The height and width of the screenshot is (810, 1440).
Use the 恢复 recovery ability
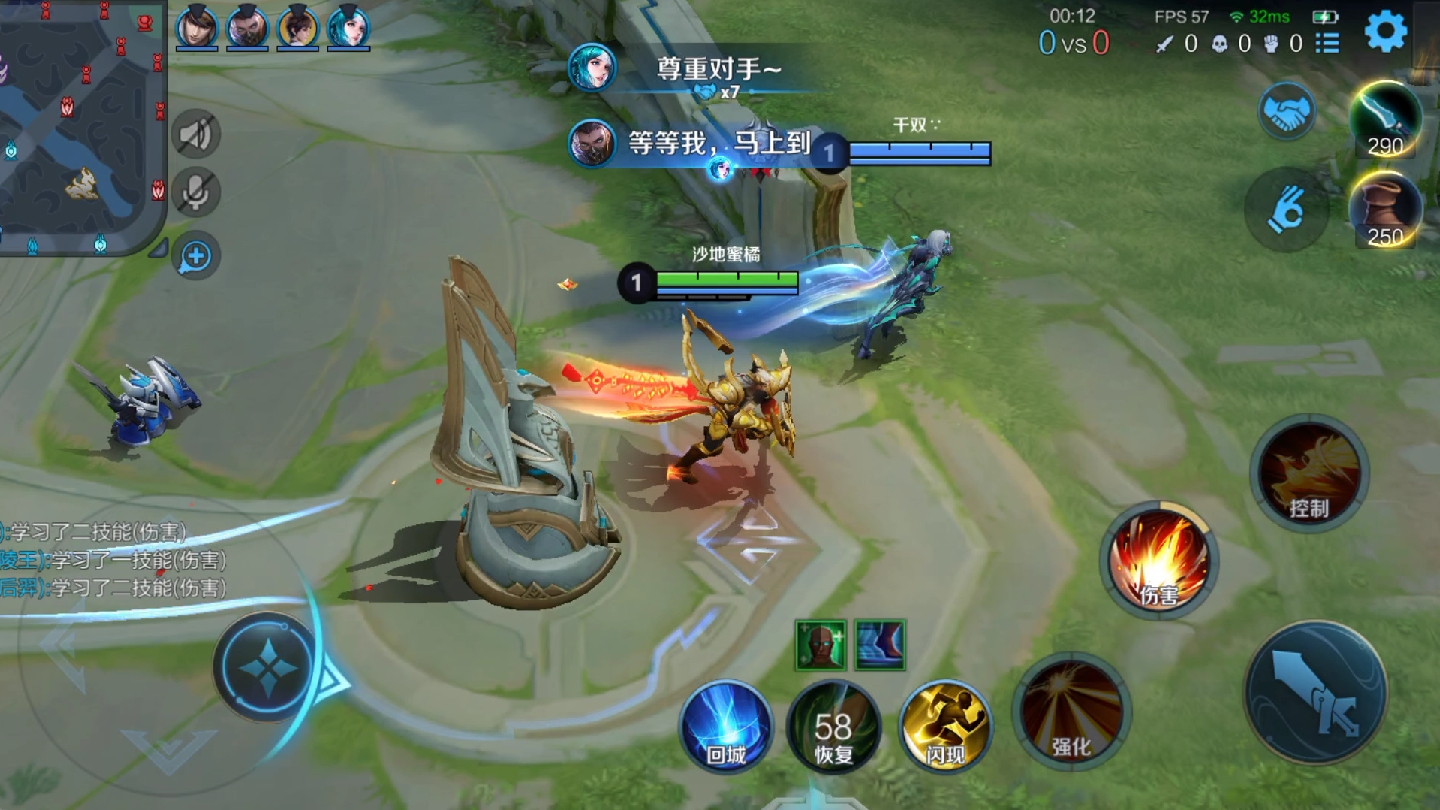click(x=833, y=727)
